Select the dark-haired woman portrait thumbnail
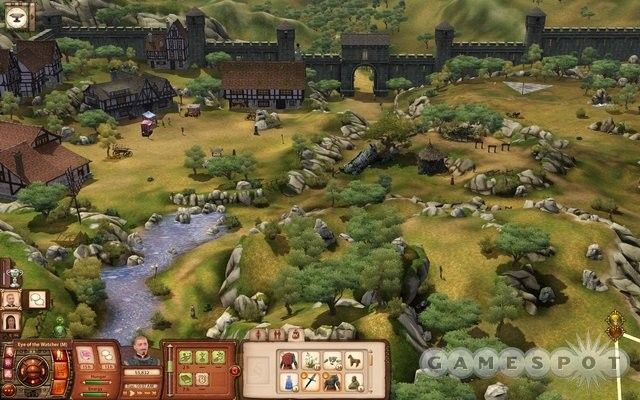Image resolution: width=640 pixels, height=400 pixels. pos(12,322)
